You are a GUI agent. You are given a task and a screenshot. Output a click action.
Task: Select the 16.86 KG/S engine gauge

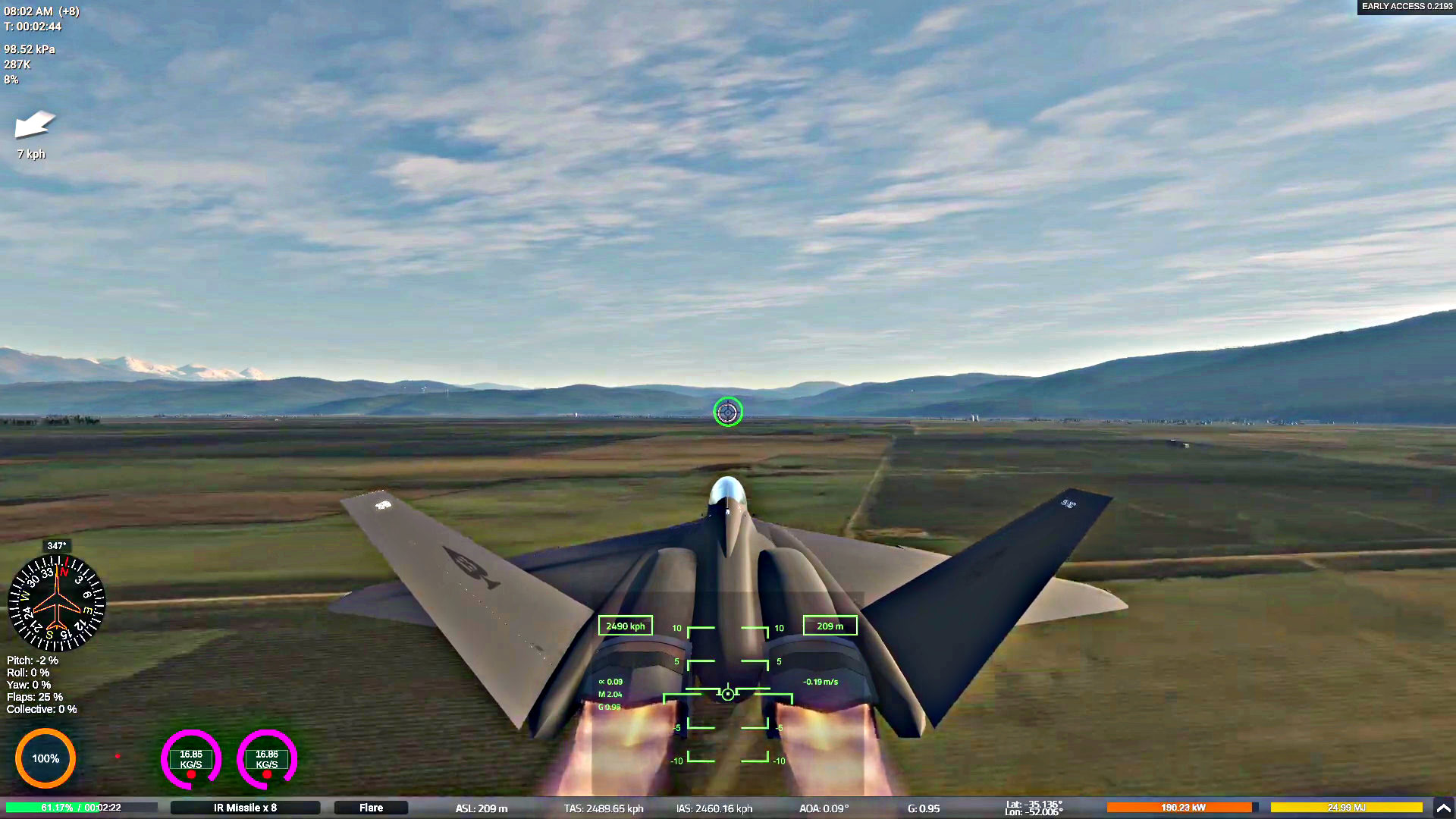coord(267,759)
